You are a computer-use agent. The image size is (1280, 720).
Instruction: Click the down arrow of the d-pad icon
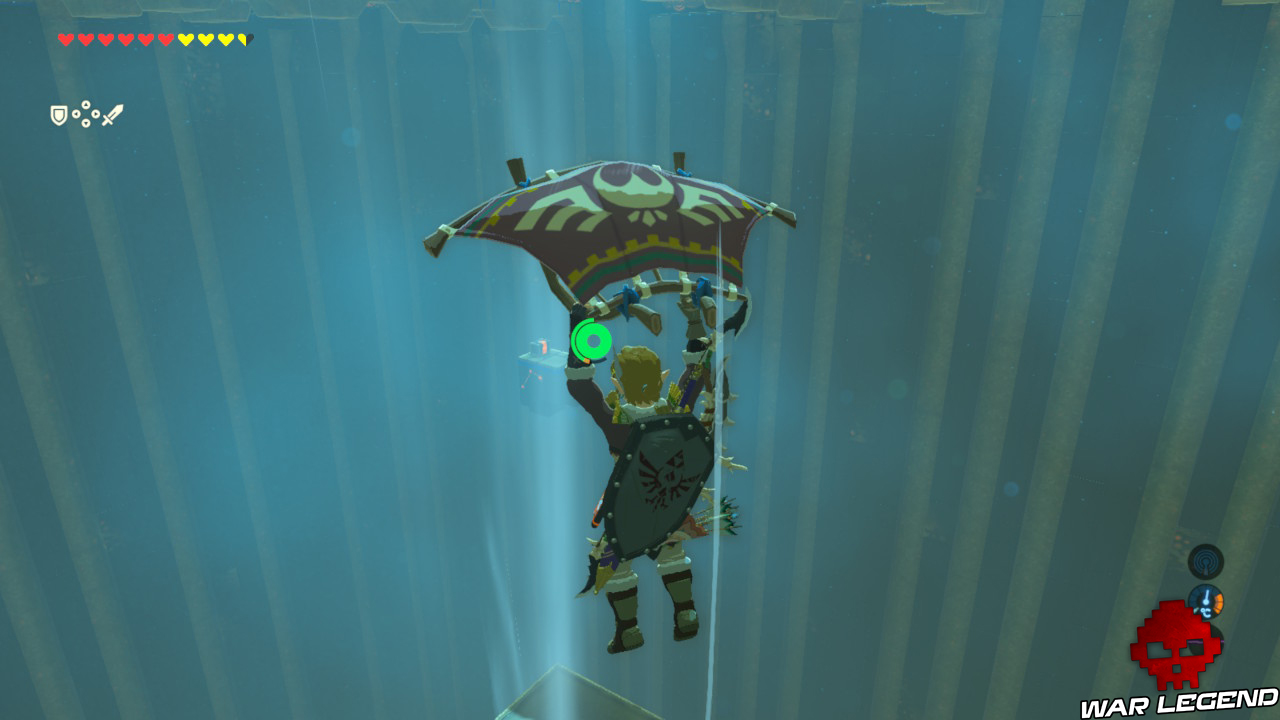point(86,122)
